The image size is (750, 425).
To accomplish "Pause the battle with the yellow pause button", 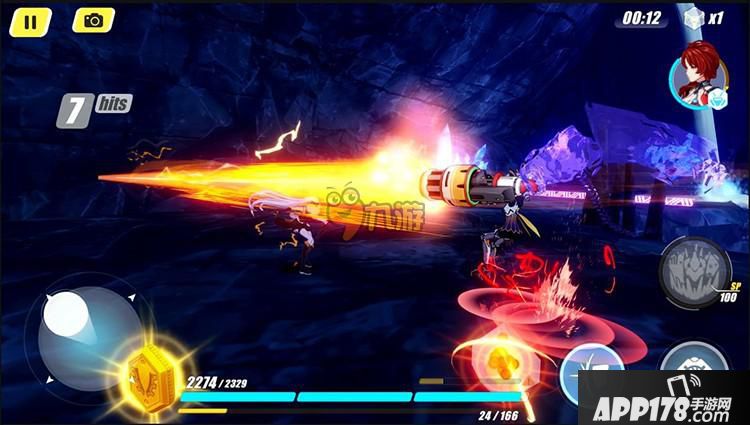I will point(32,20).
